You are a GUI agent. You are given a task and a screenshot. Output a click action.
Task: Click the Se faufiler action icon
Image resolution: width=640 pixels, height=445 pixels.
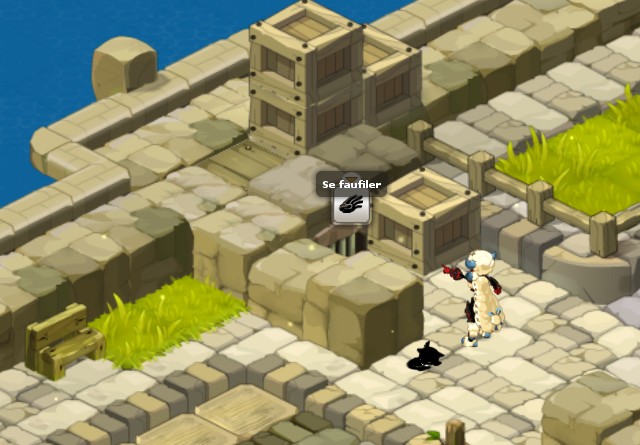click(x=351, y=207)
